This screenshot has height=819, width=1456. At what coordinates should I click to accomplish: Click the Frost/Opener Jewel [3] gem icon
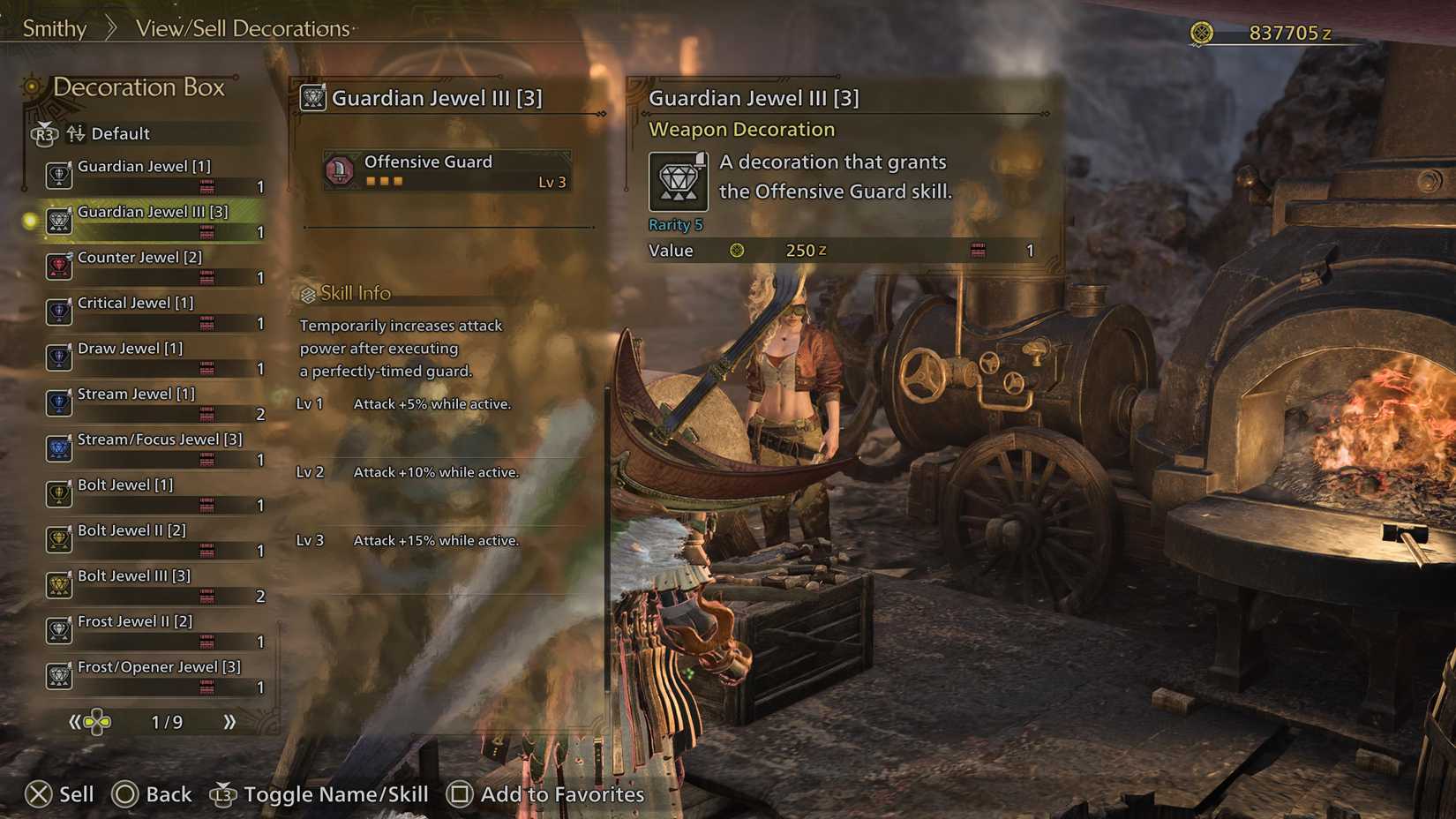pyautogui.click(x=58, y=677)
